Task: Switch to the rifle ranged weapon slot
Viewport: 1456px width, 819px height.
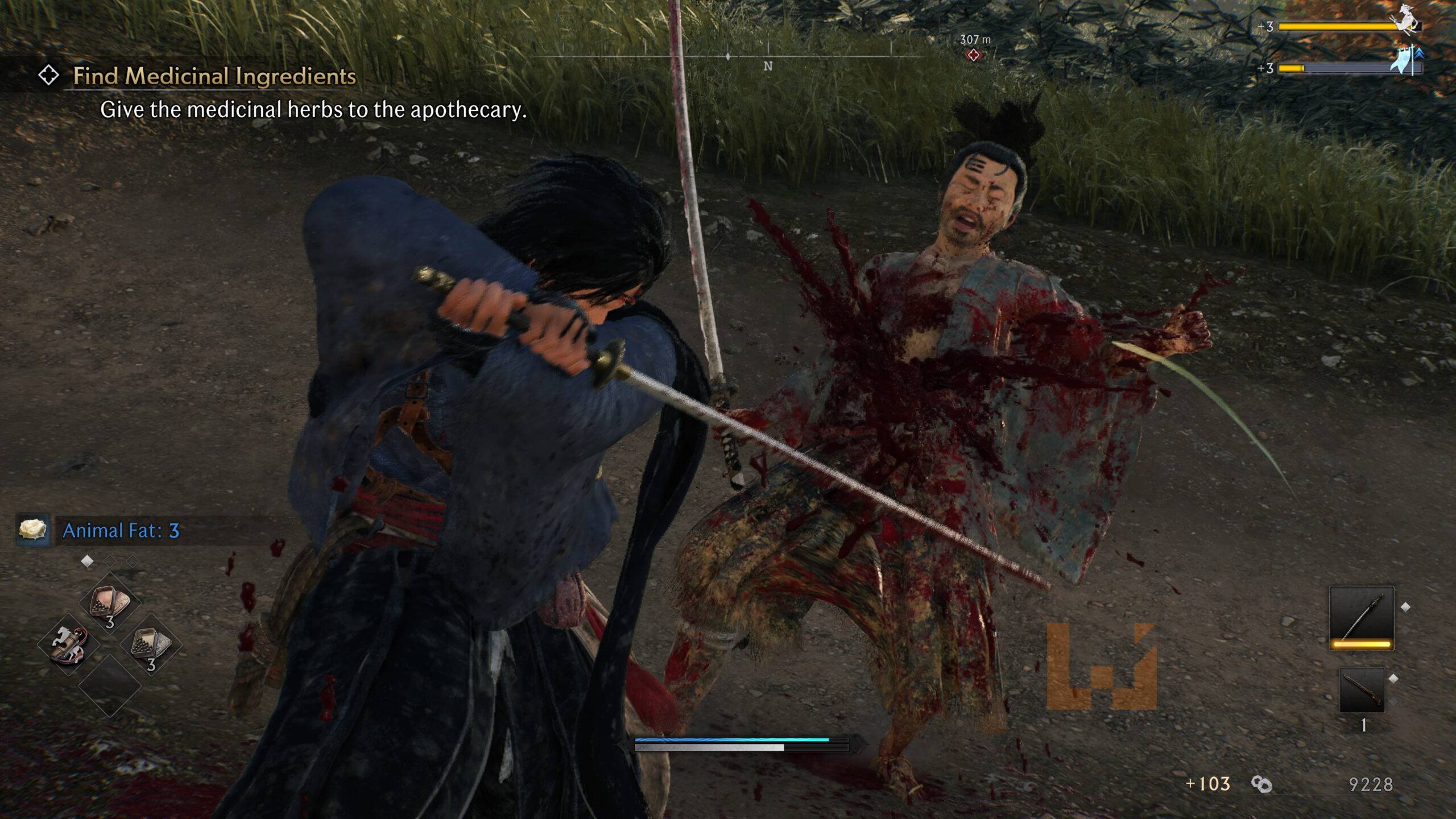Action: click(x=1362, y=689)
